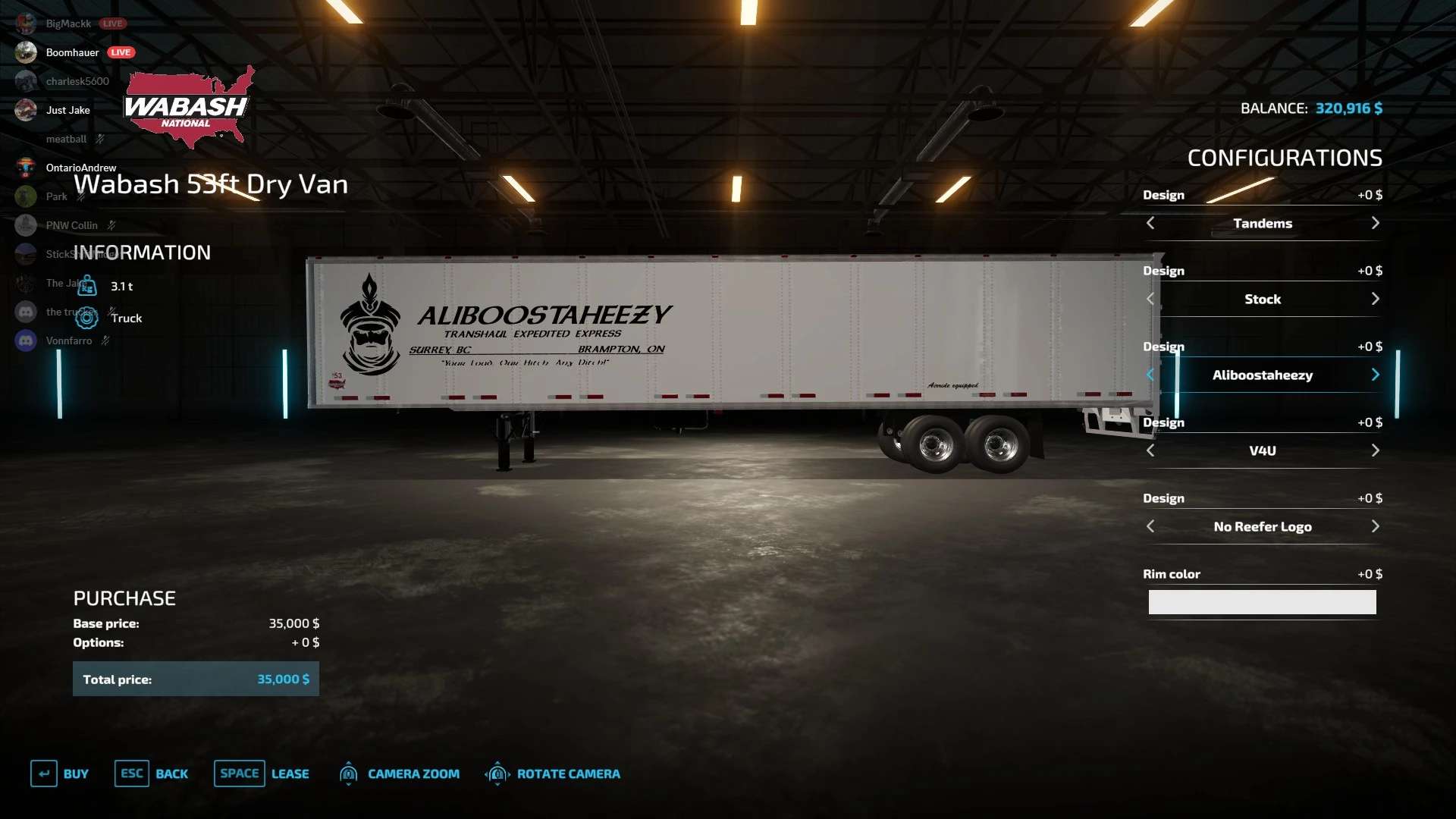Switch to the next livery after Aliboostaheezy

pyautogui.click(x=1375, y=375)
